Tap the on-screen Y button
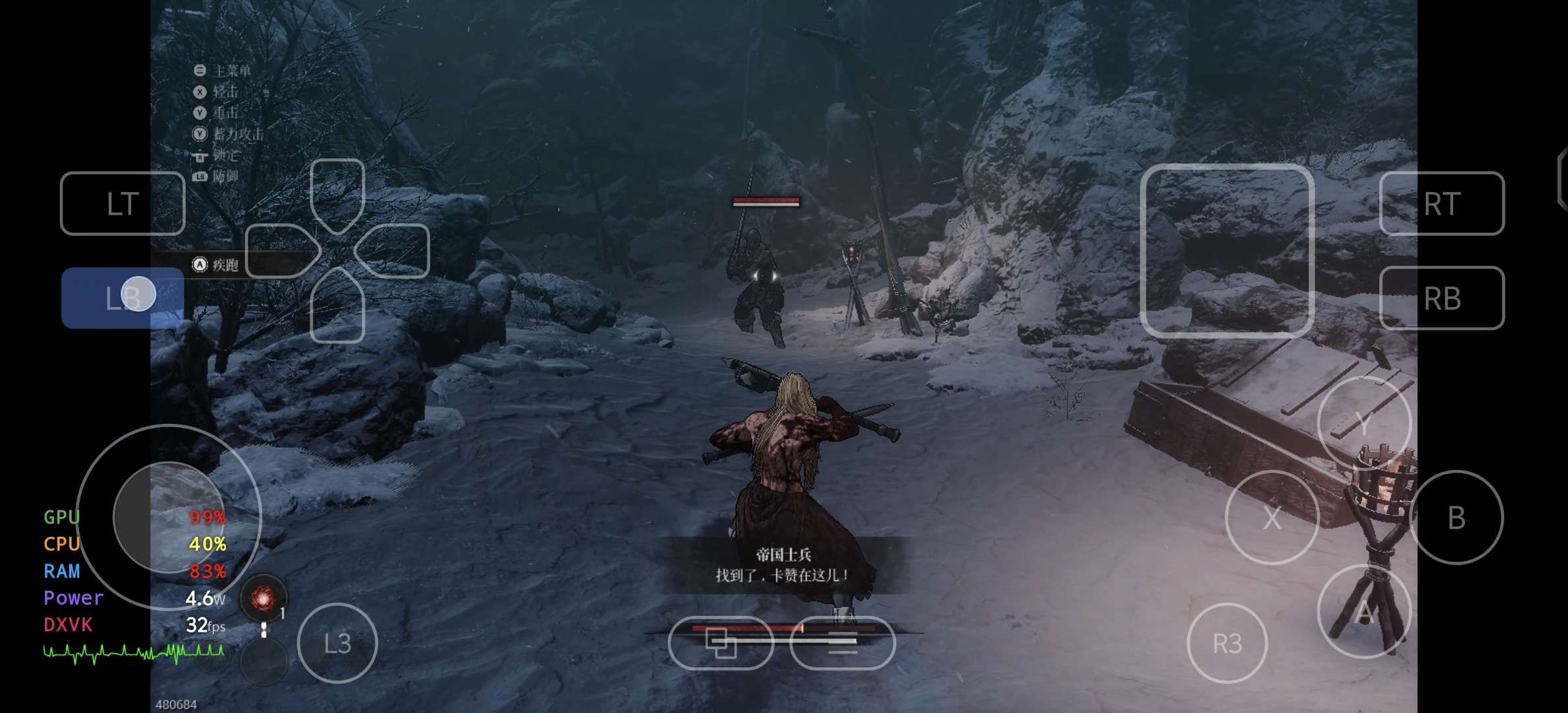1568x713 pixels. point(1364,423)
